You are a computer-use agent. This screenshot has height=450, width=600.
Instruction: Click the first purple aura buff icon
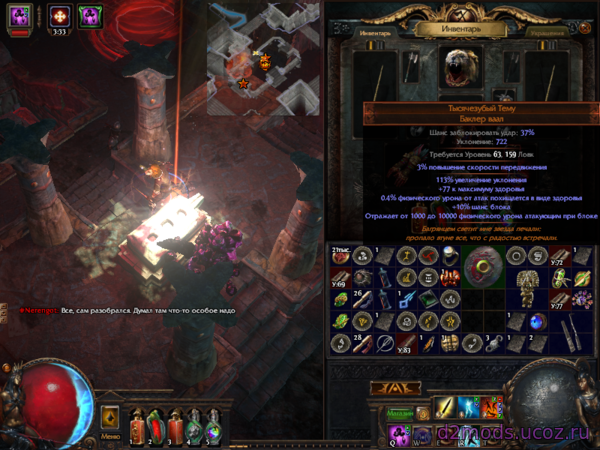20,15
